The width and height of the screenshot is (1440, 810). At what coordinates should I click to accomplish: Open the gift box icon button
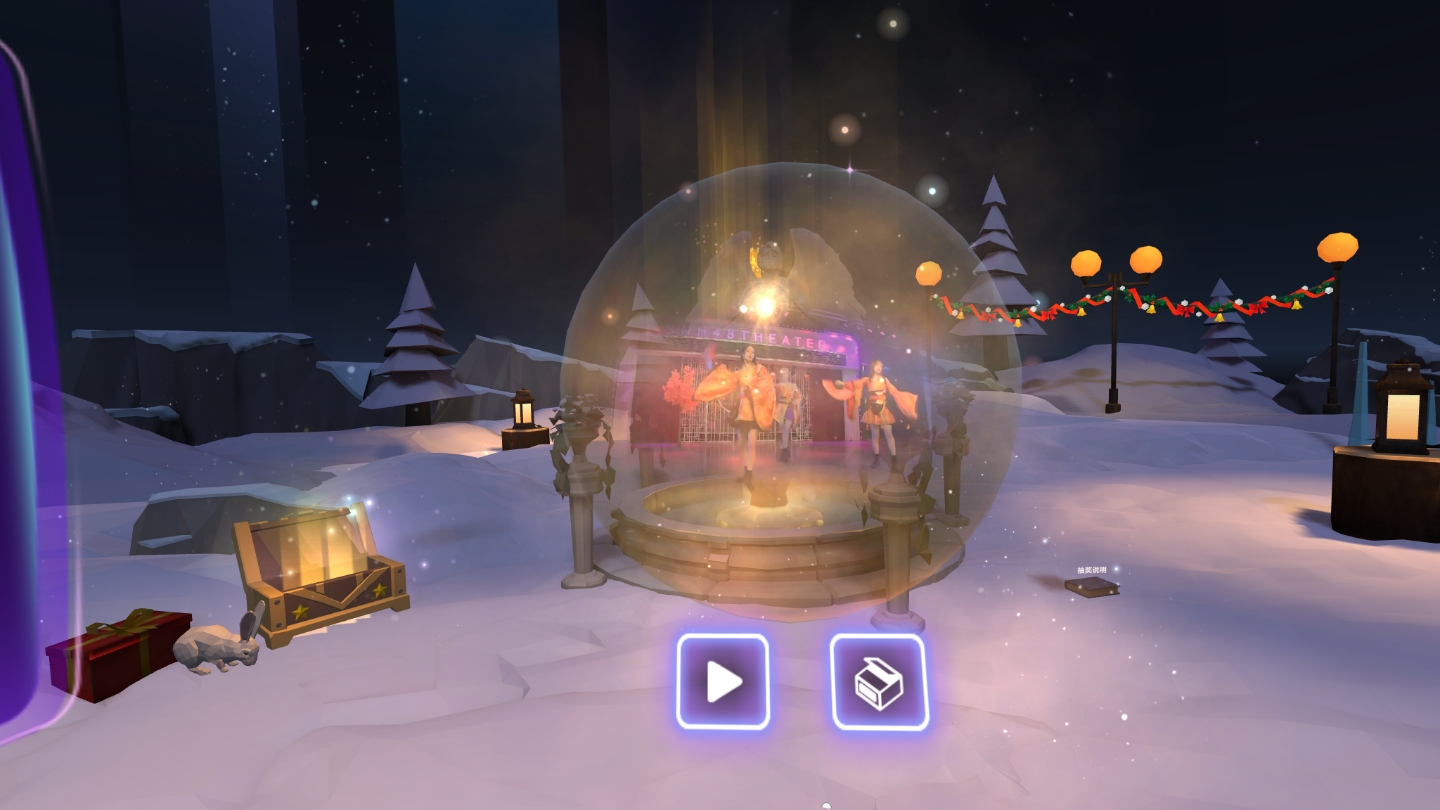(880, 682)
